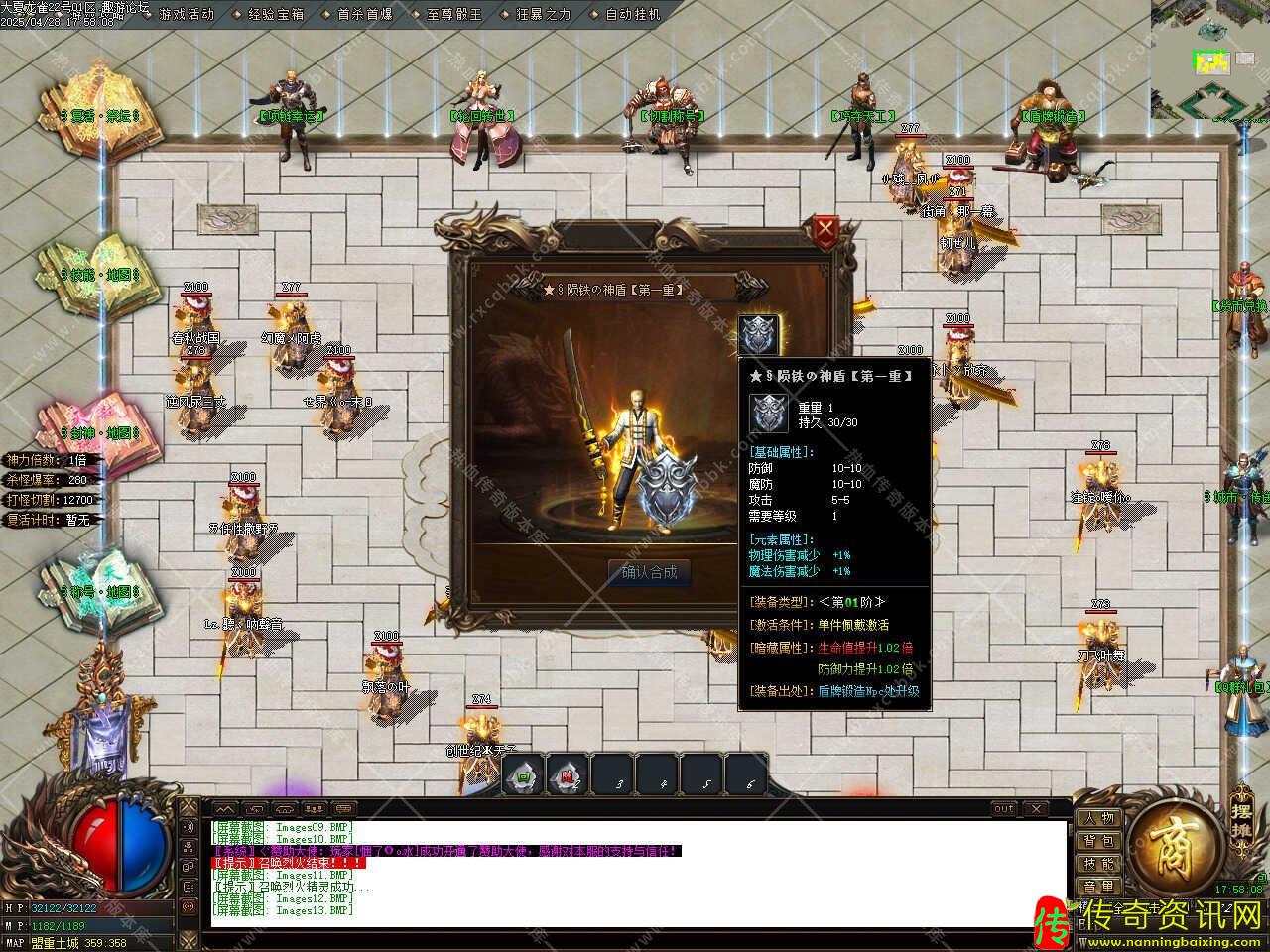Open the 背包 backpack
The width and height of the screenshot is (1270, 952).
point(1098,841)
